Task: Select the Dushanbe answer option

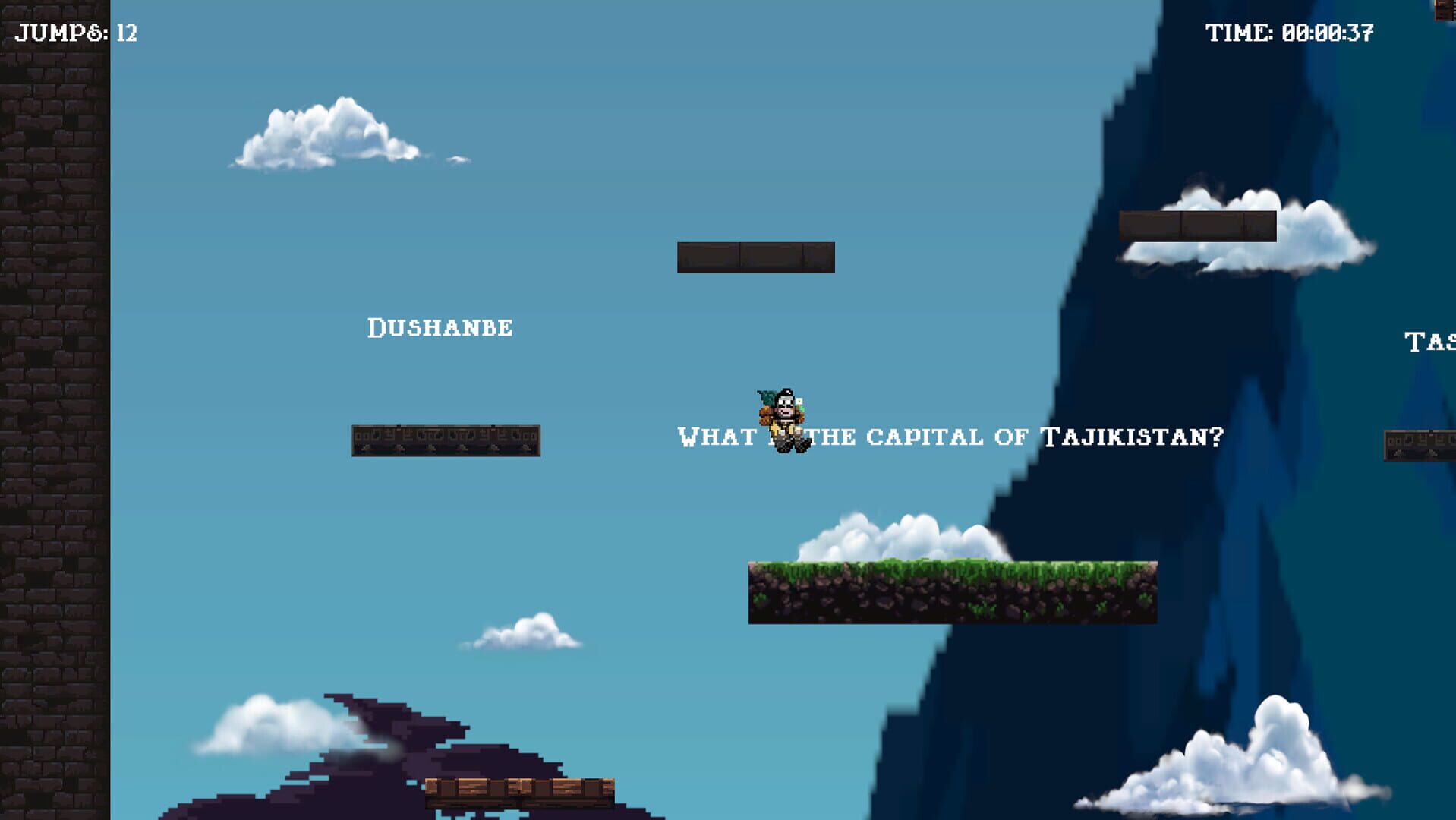Action: [x=440, y=328]
